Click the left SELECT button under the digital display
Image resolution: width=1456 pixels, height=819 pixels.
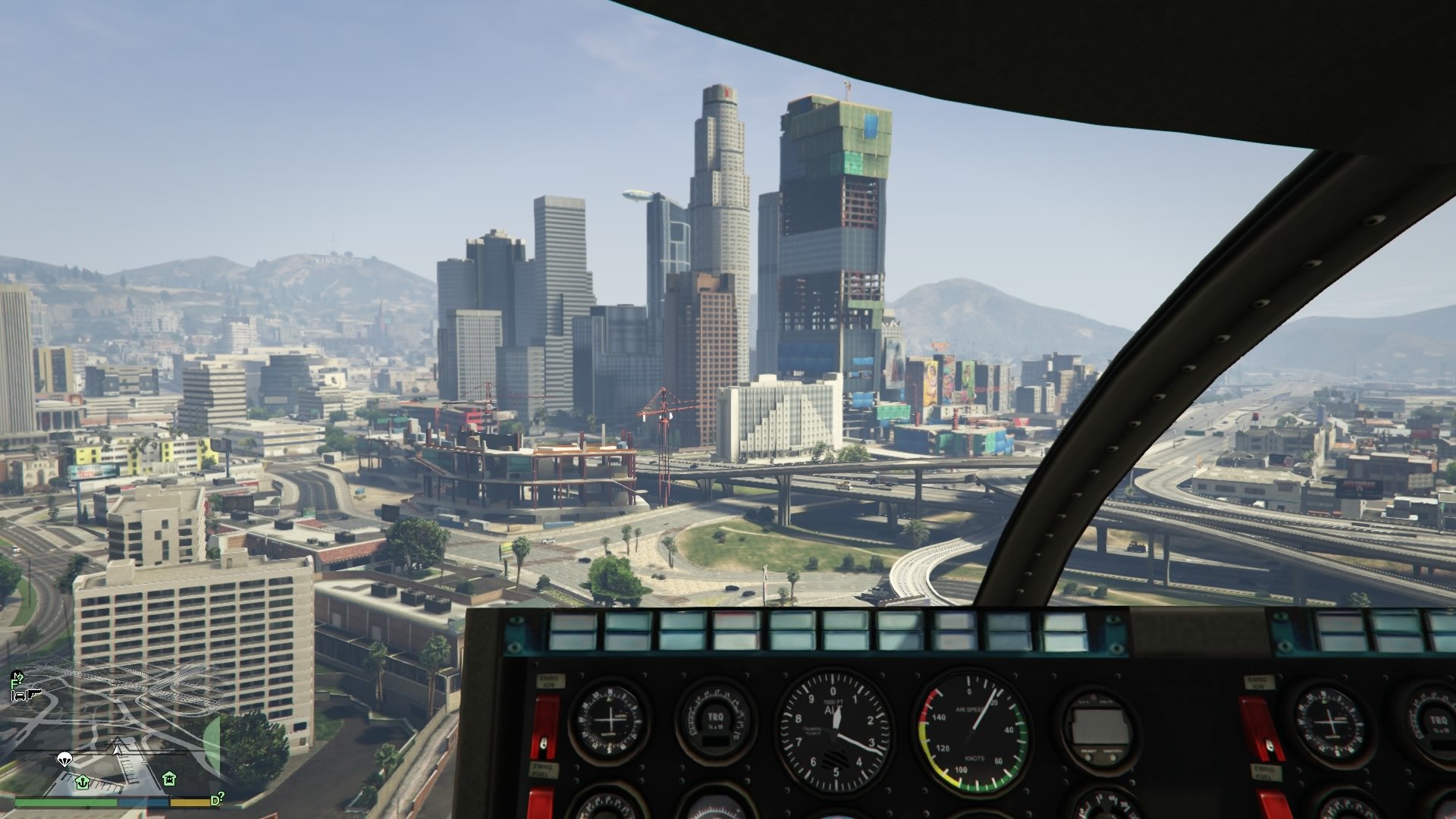1088,757
